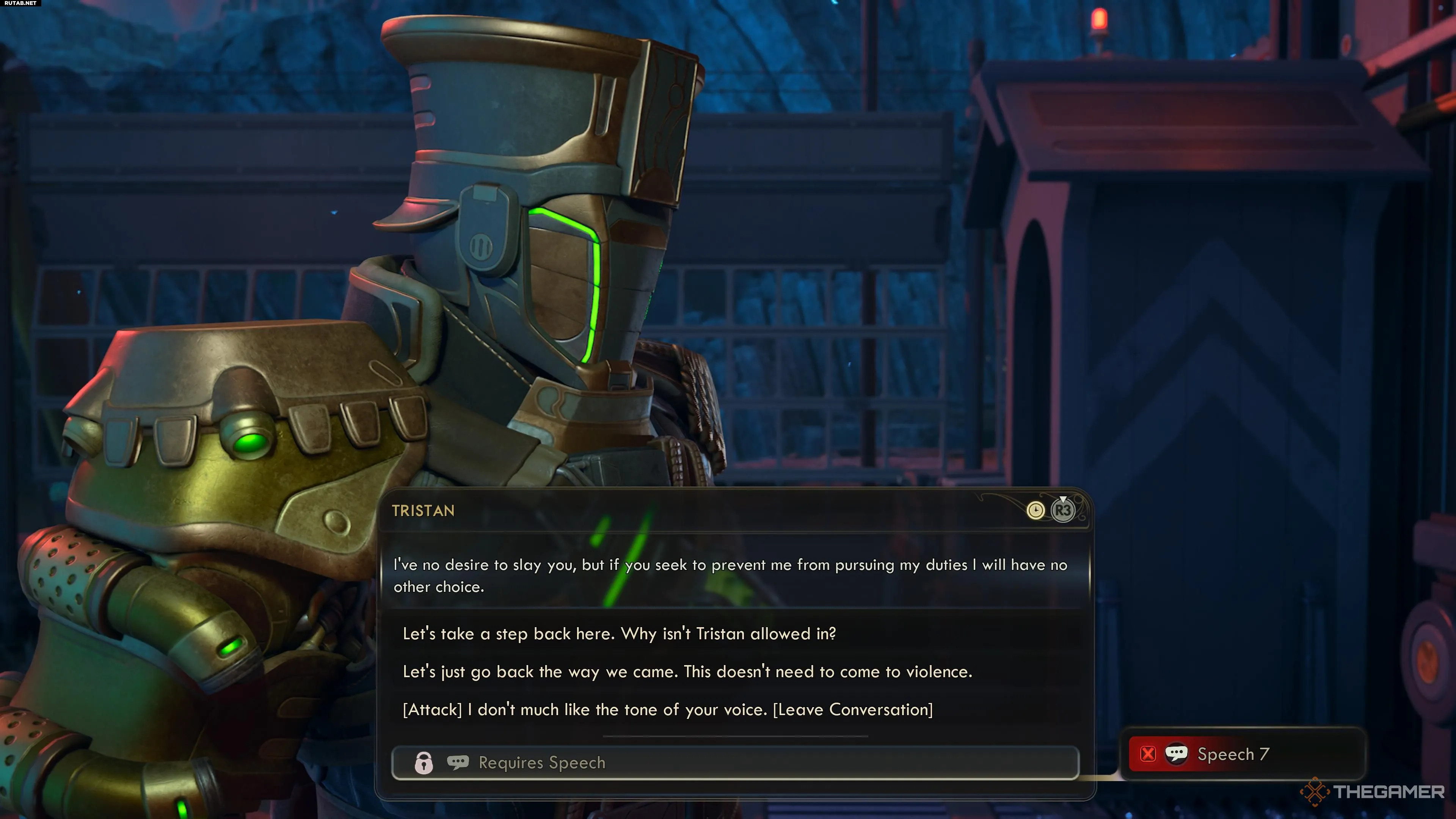
Task: Open the dialogue history clock icon
Action: click(1035, 510)
